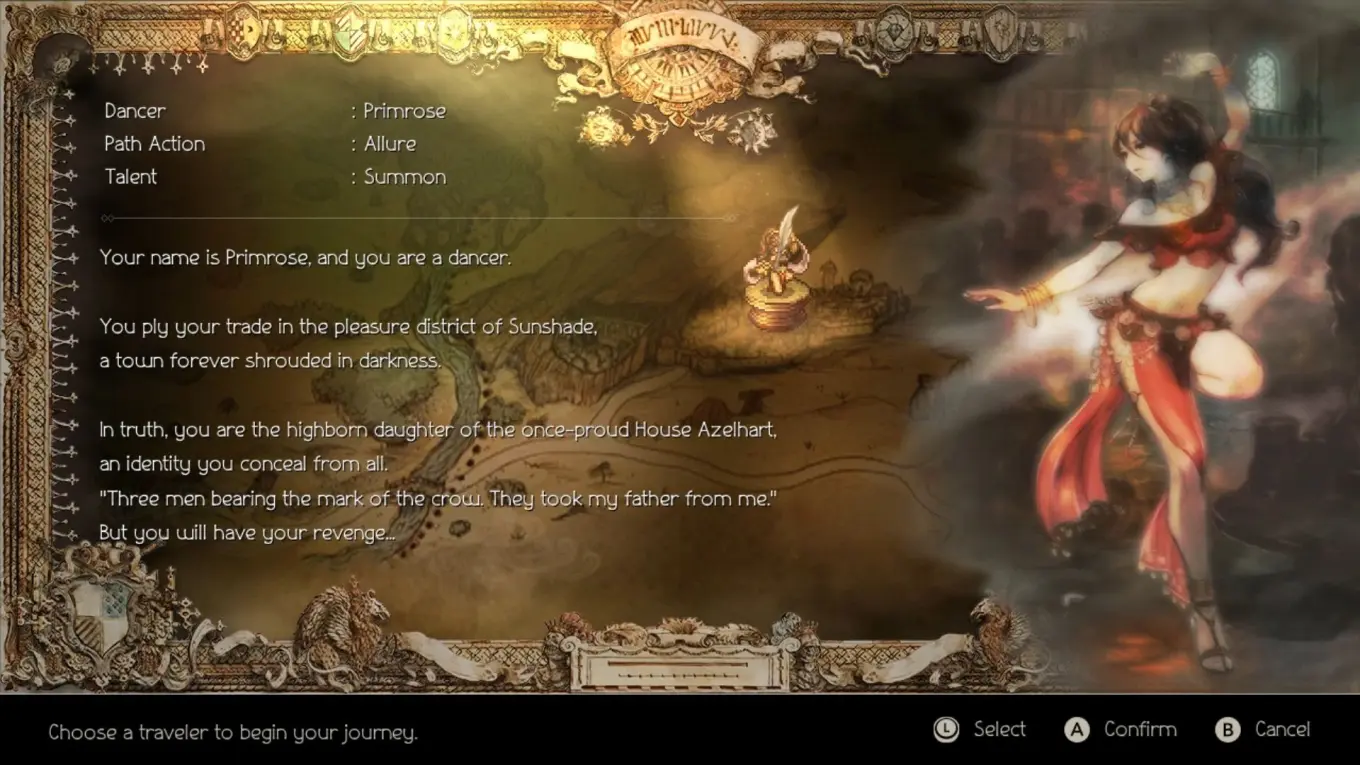Click the Primrose name text
Screen dimensions: 1360x765
[404, 110]
